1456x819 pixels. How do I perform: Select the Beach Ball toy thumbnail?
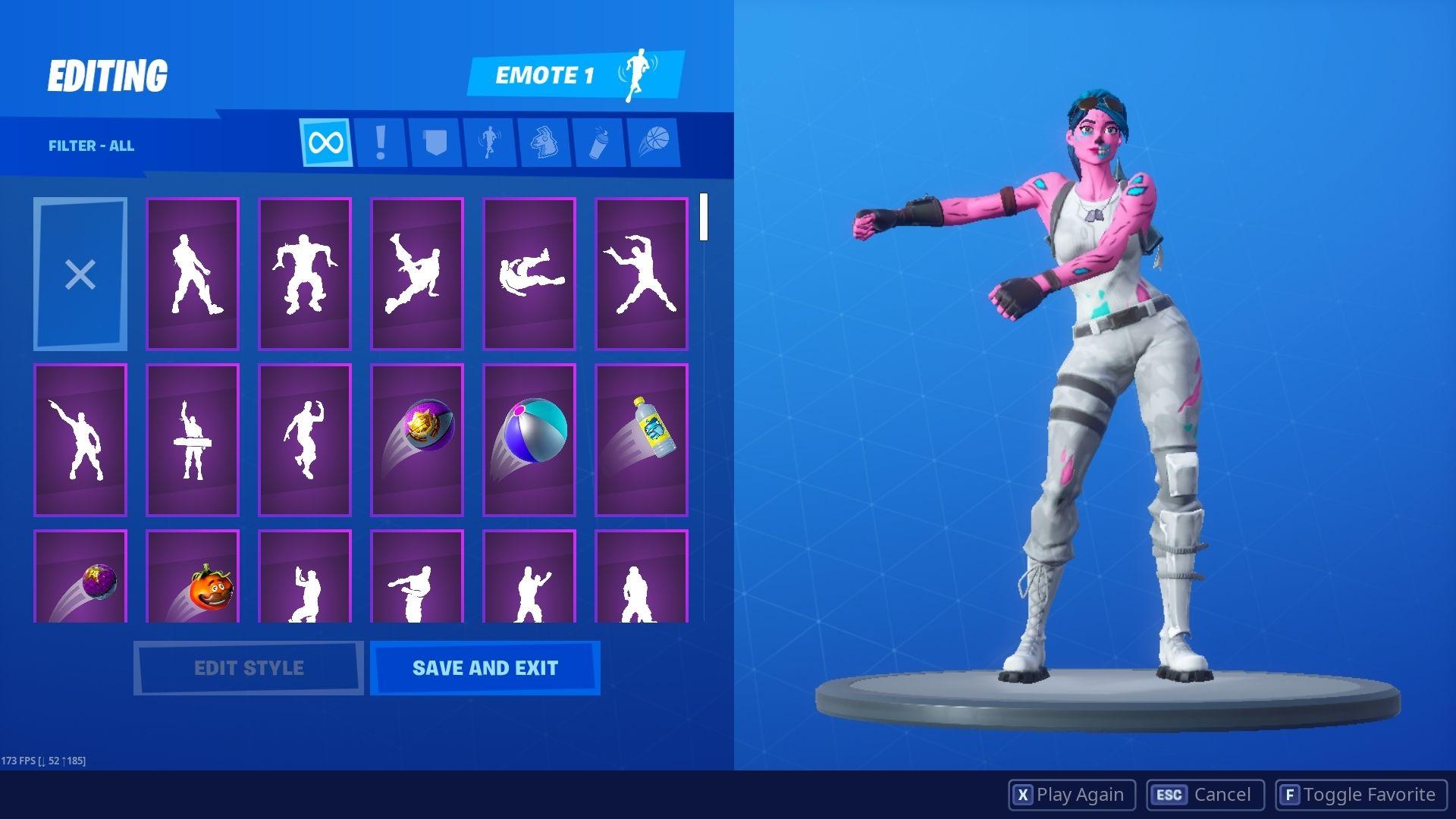pyautogui.click(x=529, y=438)
